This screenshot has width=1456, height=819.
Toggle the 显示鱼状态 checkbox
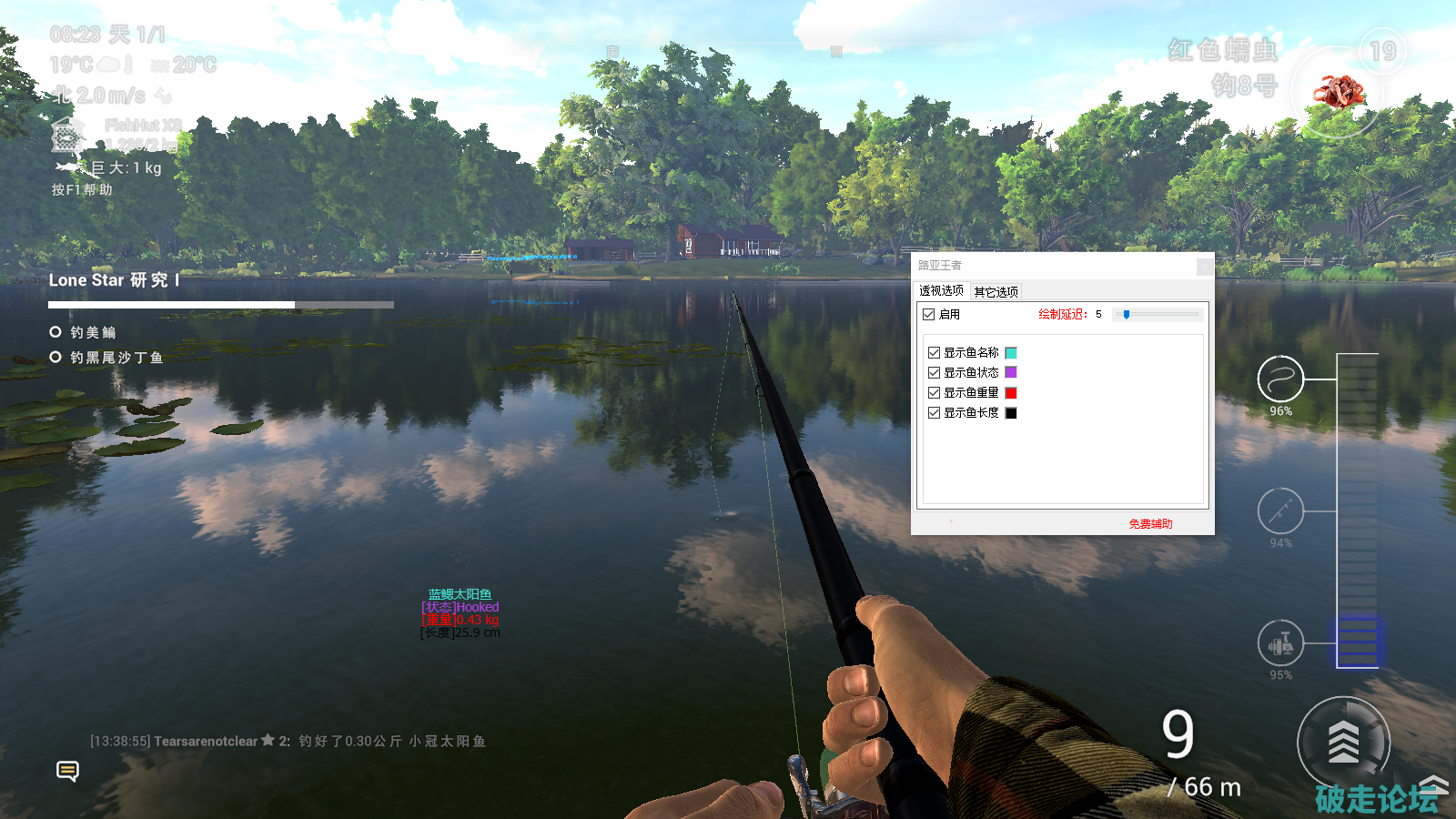pyautogui.click(x=934, y=373)
